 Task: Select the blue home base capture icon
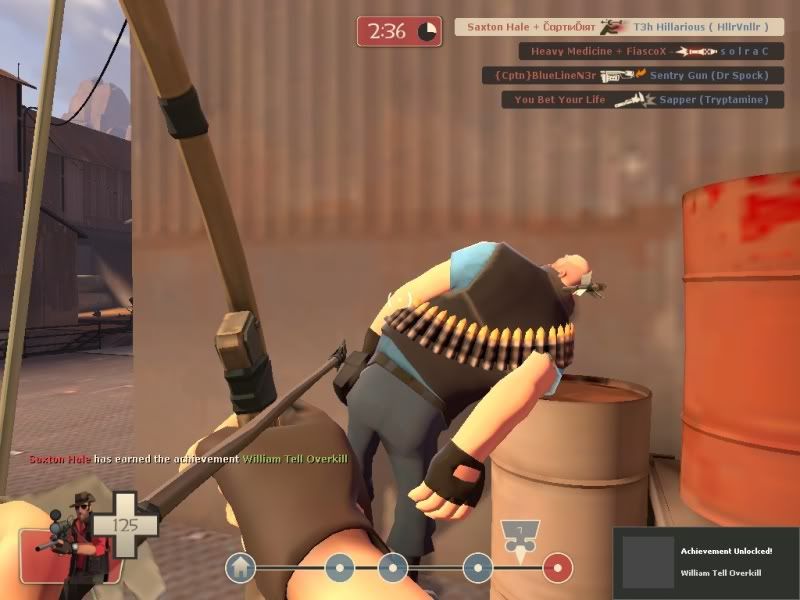pyautogui.click(x=240, y=568)
